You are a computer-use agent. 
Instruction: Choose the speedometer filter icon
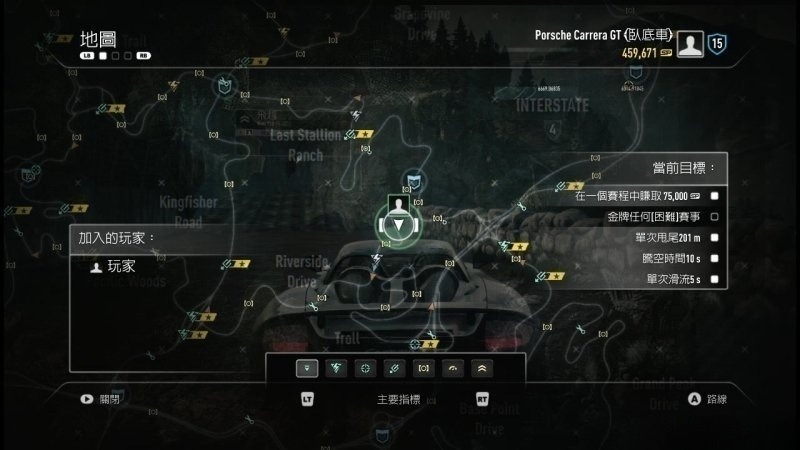[x=453, y=368]
